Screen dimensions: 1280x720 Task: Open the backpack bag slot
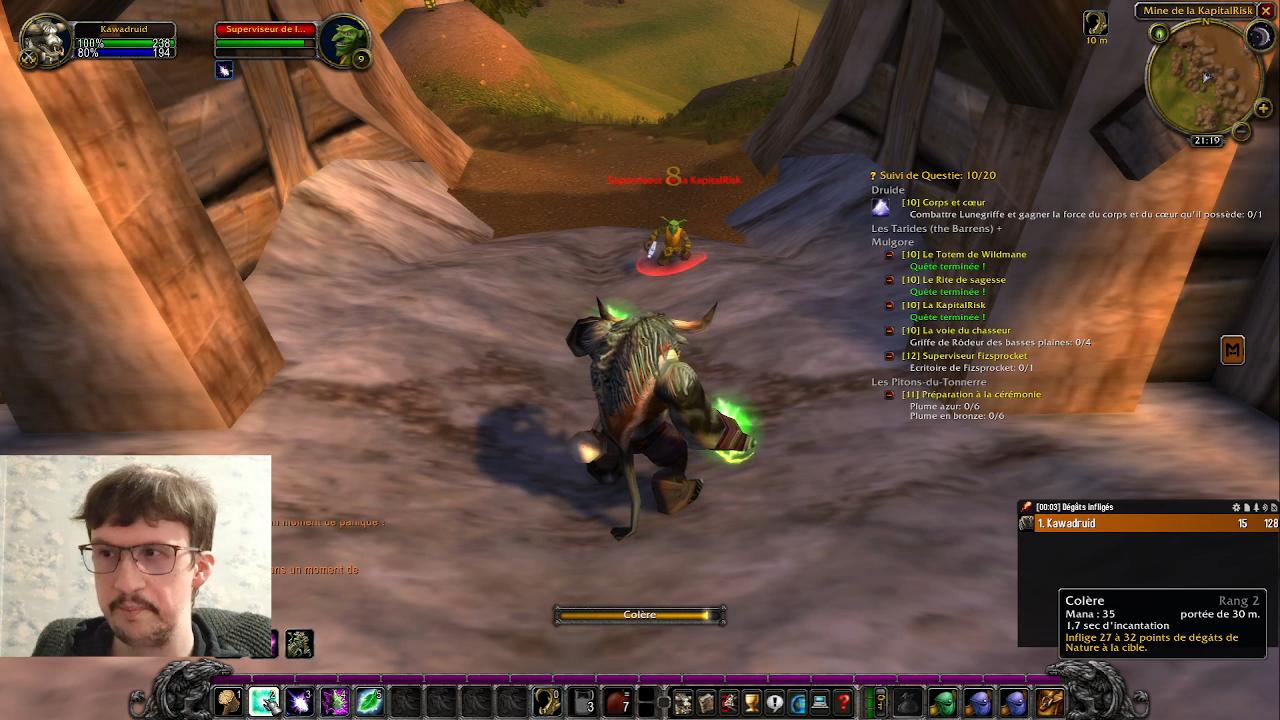tap(1049, 703)
